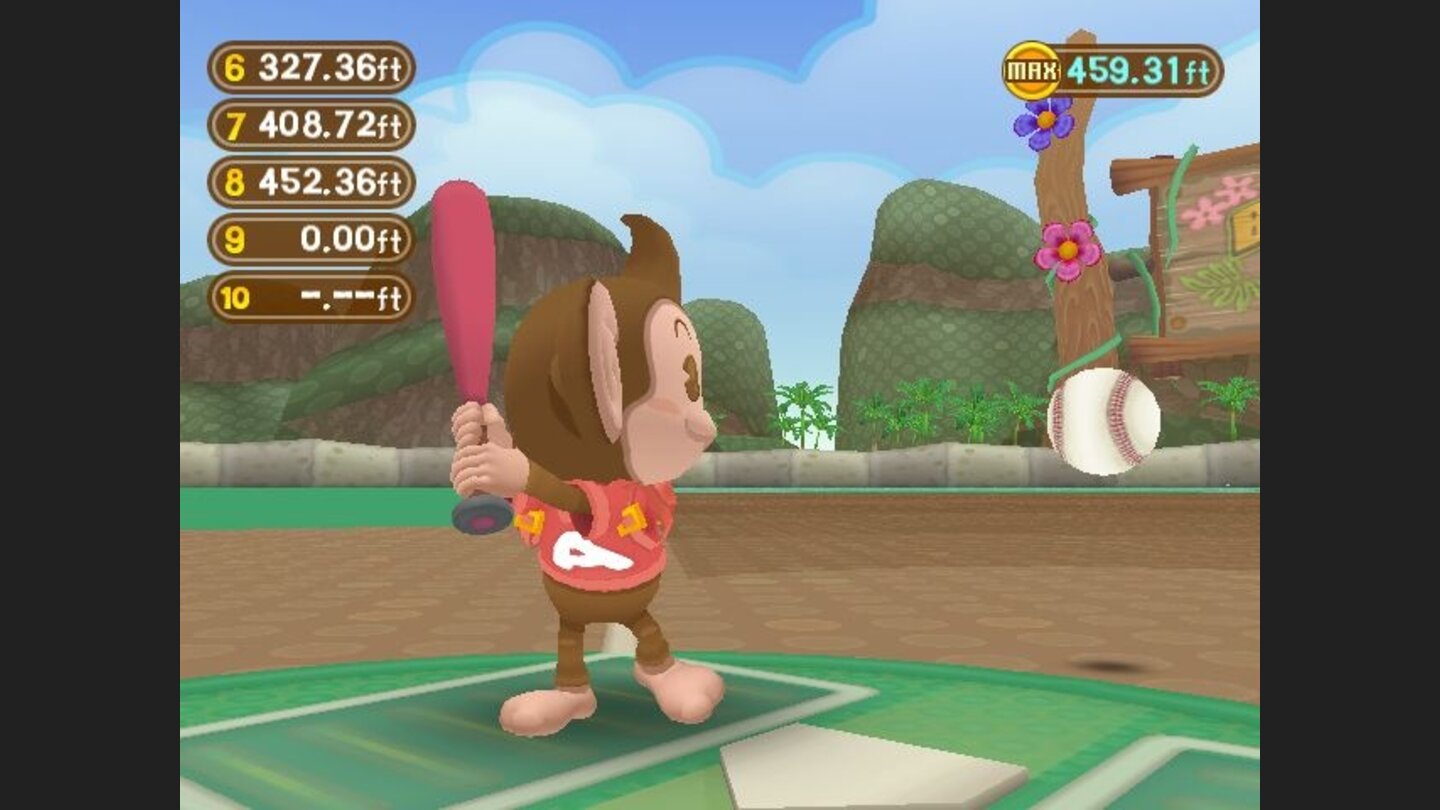Select the baseball near the wooden post
The image size is (1440, 810).
coord(1104,418)
